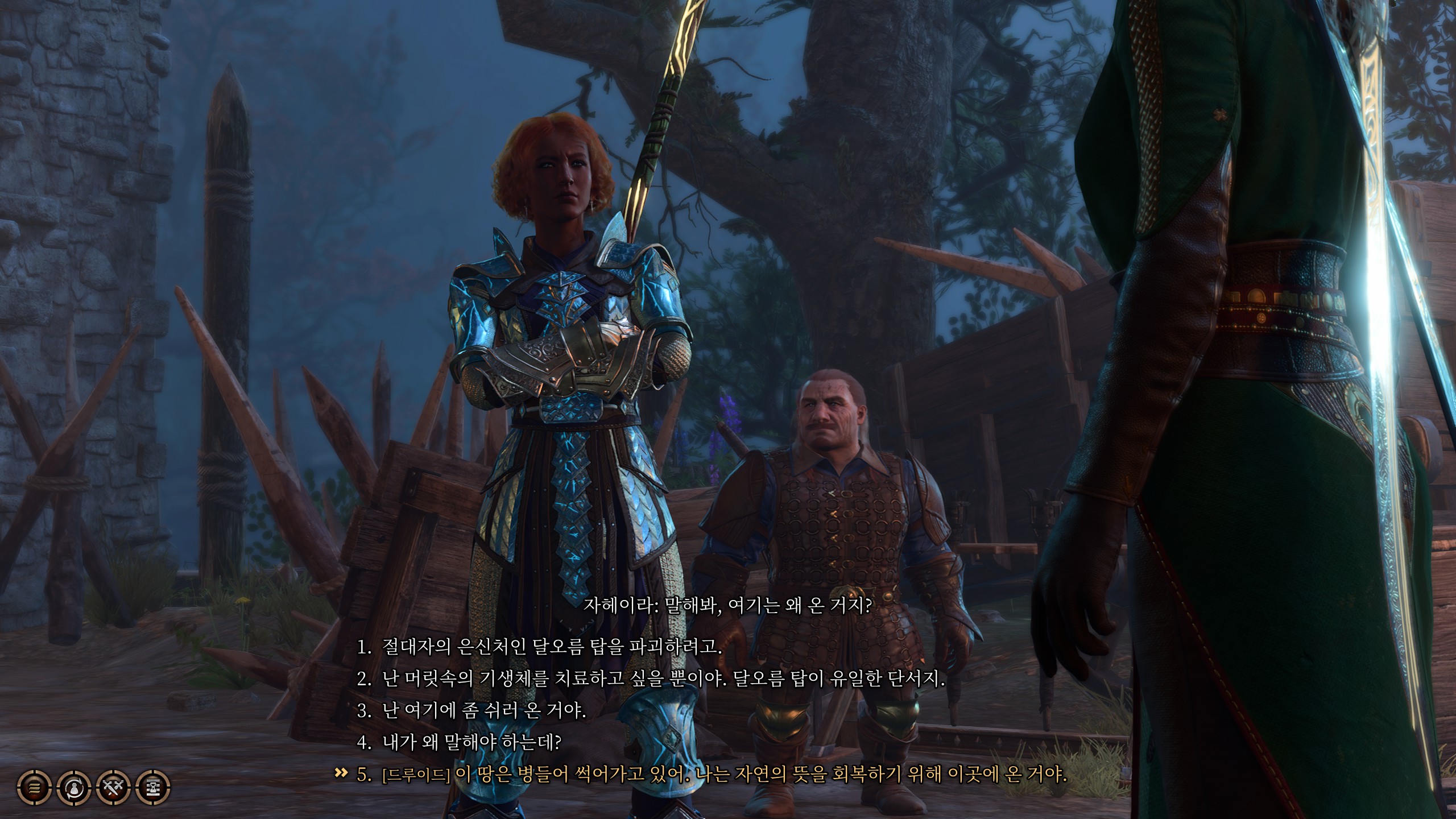Viewport: 1456px width, 819px height.
Task: Click the crossed swords icon
Action: (x=114, y=787)
